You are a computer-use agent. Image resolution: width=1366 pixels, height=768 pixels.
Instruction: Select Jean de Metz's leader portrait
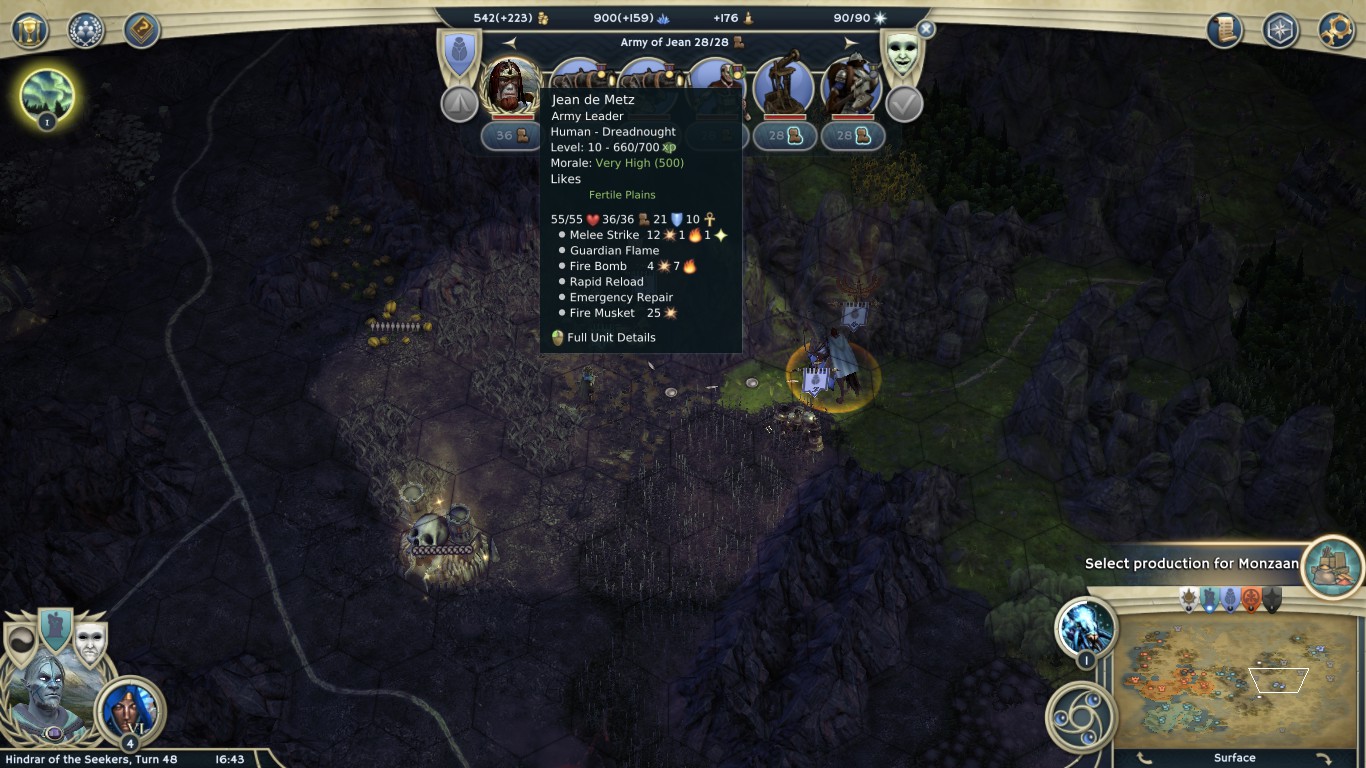point(512,86)
